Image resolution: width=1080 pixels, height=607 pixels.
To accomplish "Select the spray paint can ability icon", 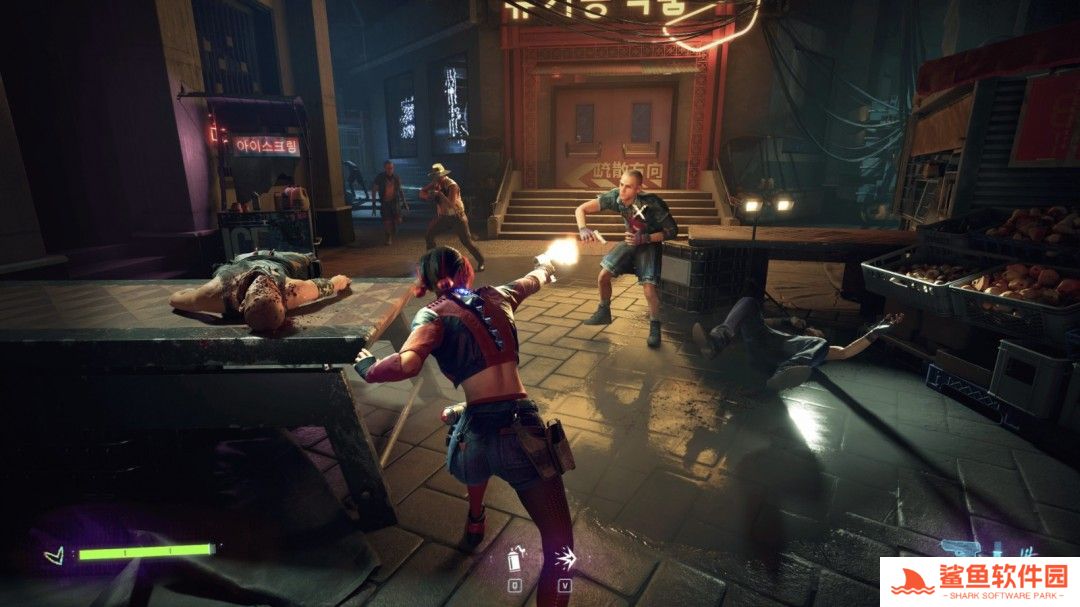I will tap(515, 558).
